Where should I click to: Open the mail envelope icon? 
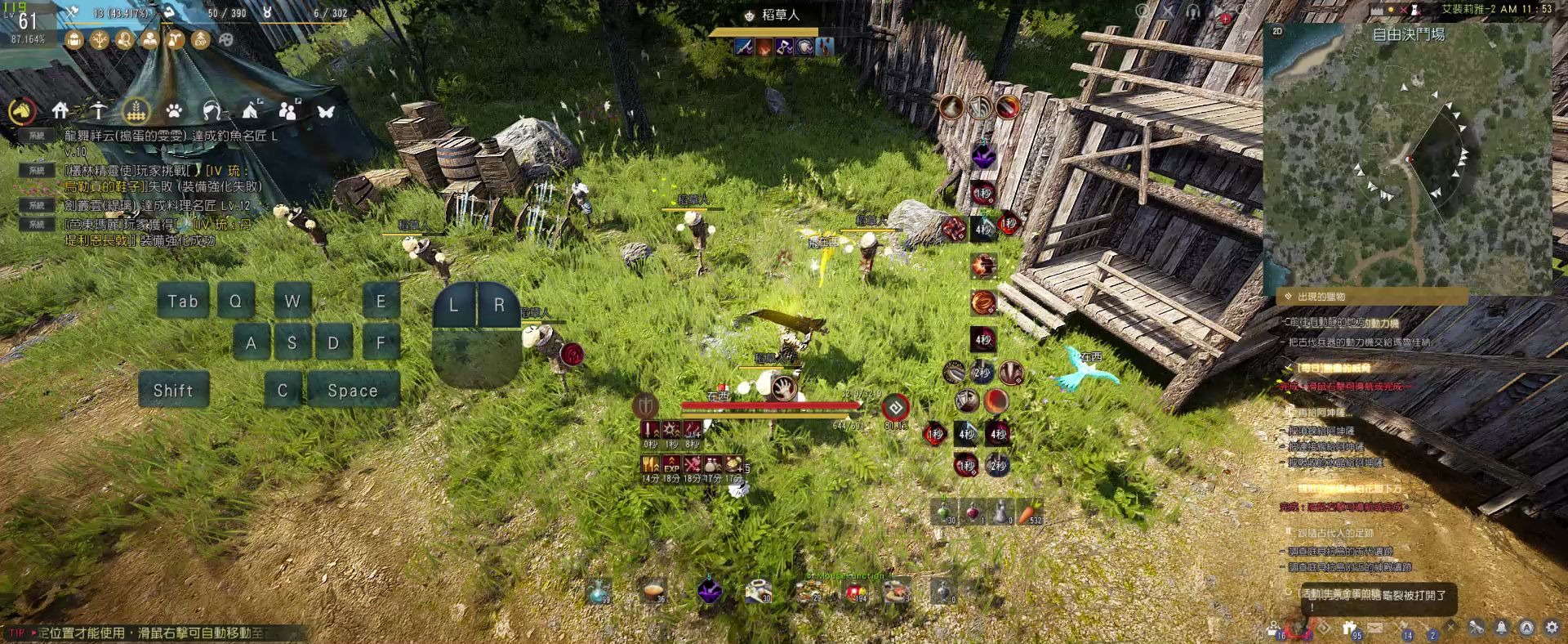(1376, 628)
